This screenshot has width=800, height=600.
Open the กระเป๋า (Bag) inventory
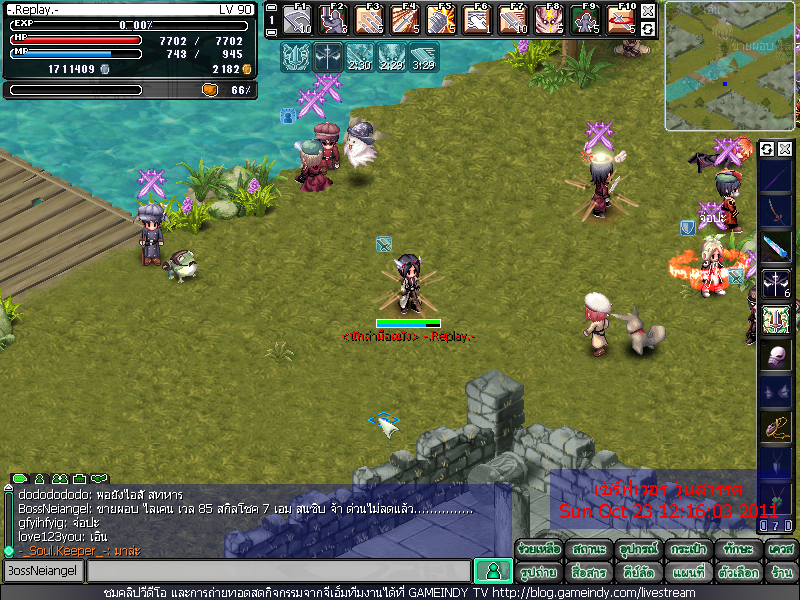685,549
